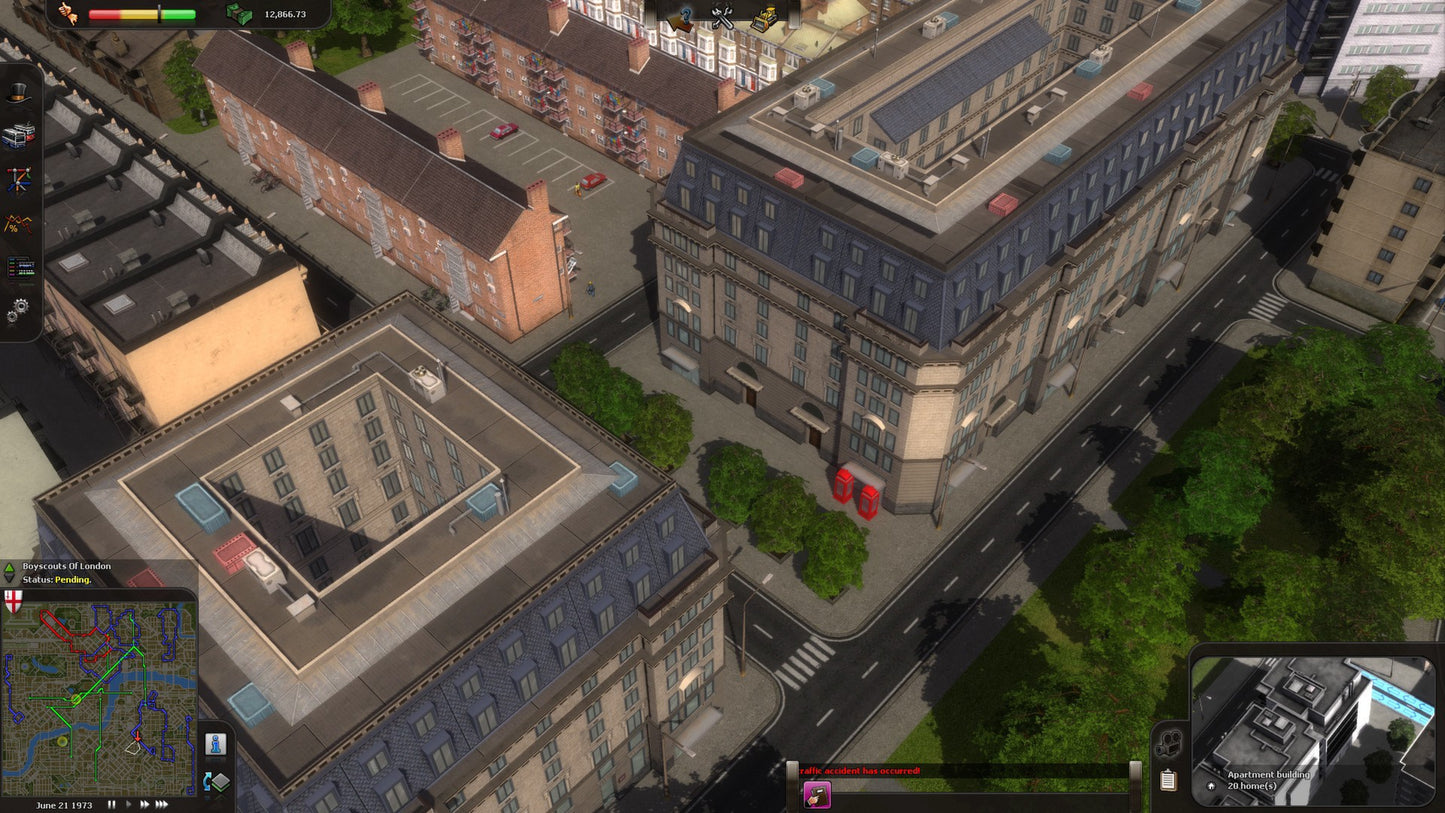Open the build tools wrench icon
This screenshot has height=813, width=1445.
tap(723, 18)
